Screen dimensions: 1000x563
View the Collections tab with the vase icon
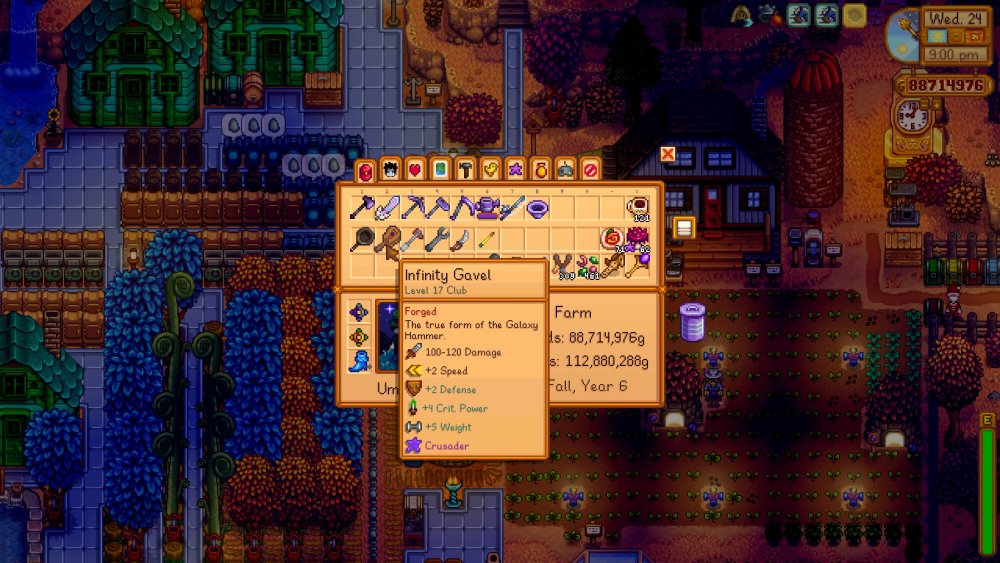pyautogui.click(x=540, y=169)
